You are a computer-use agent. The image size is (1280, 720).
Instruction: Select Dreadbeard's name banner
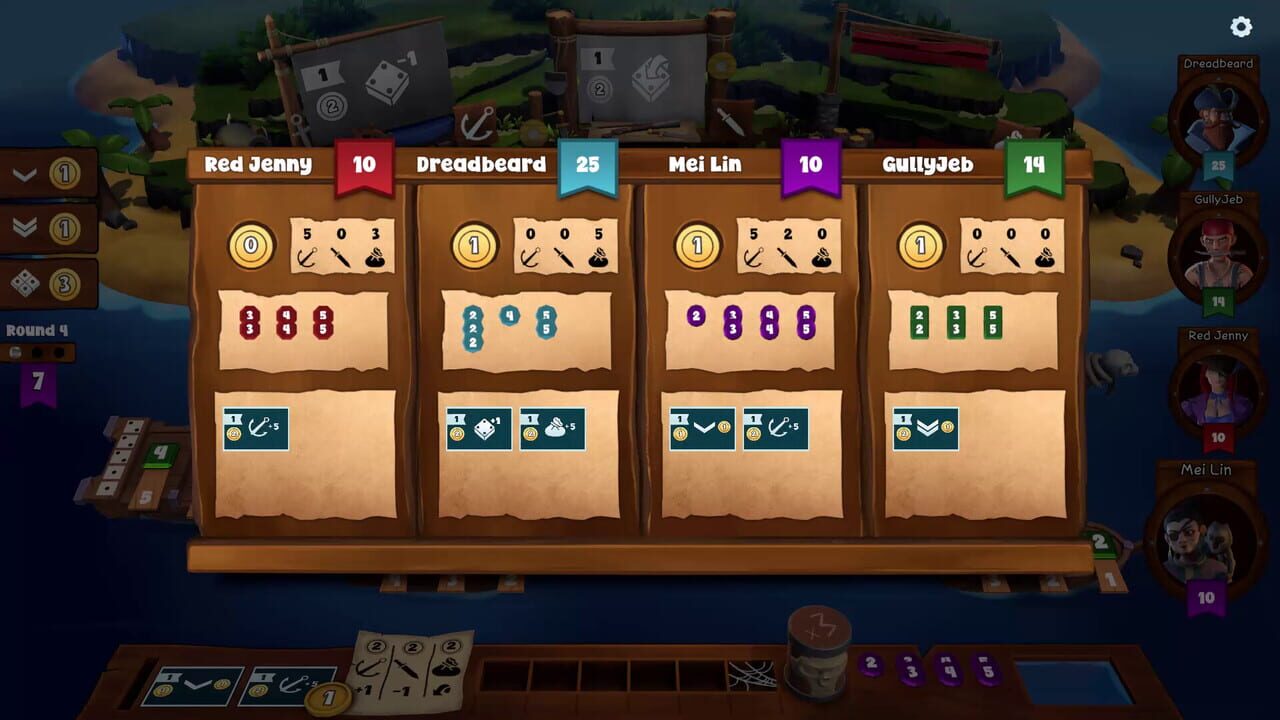click(483, 164)
